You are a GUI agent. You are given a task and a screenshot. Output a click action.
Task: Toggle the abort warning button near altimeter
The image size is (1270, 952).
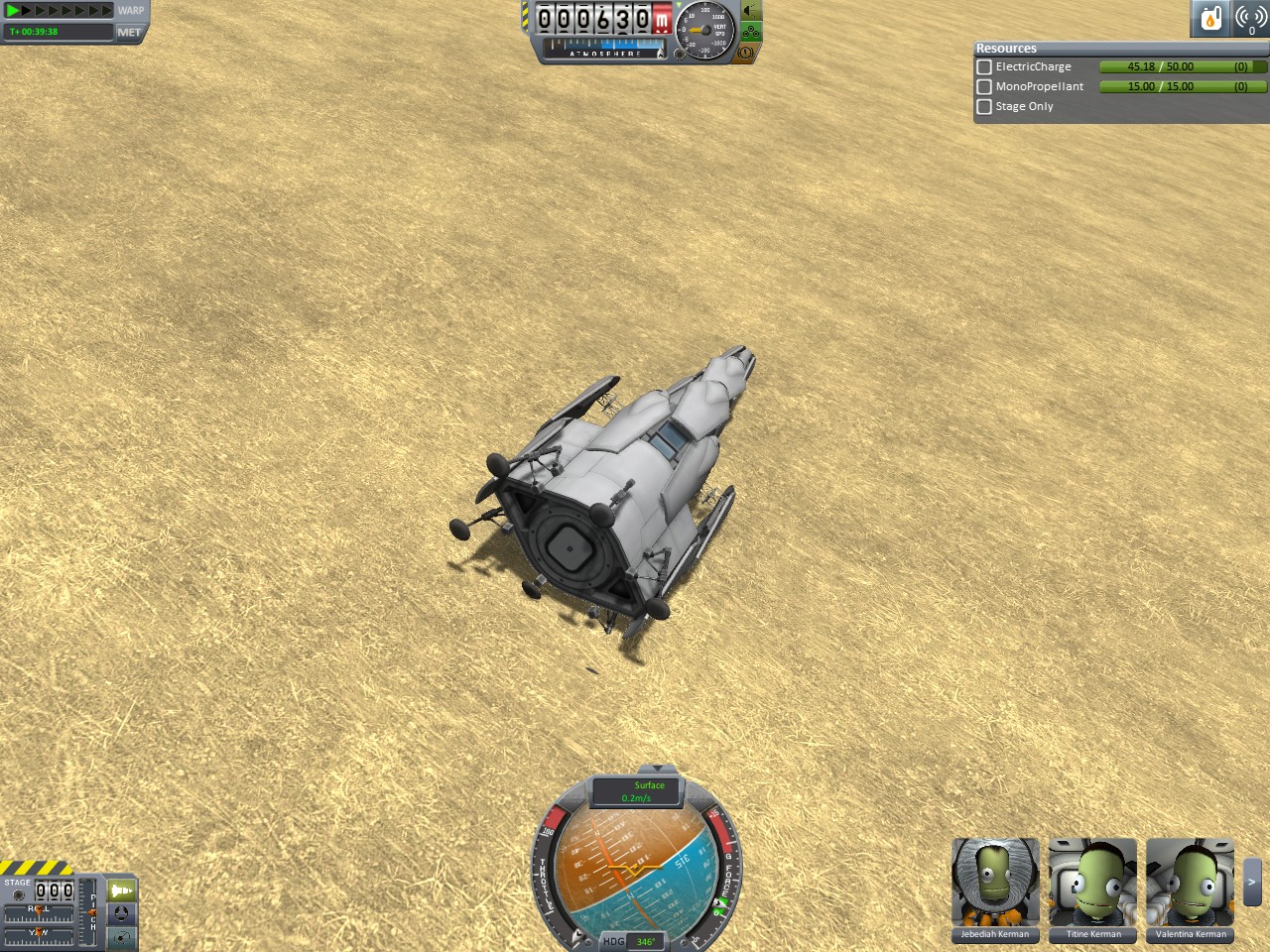tap(746, 52)
